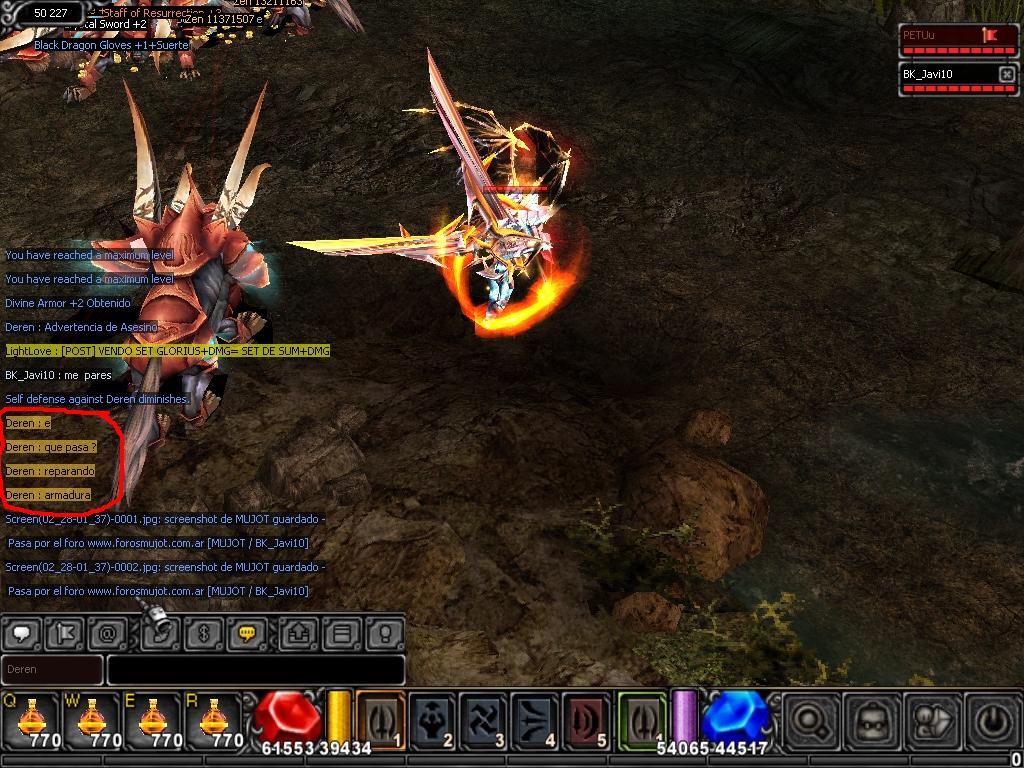Remove BK_Javi10 with the party X button
Viewport: 1024px width, 768px height.
[1006, 74]
